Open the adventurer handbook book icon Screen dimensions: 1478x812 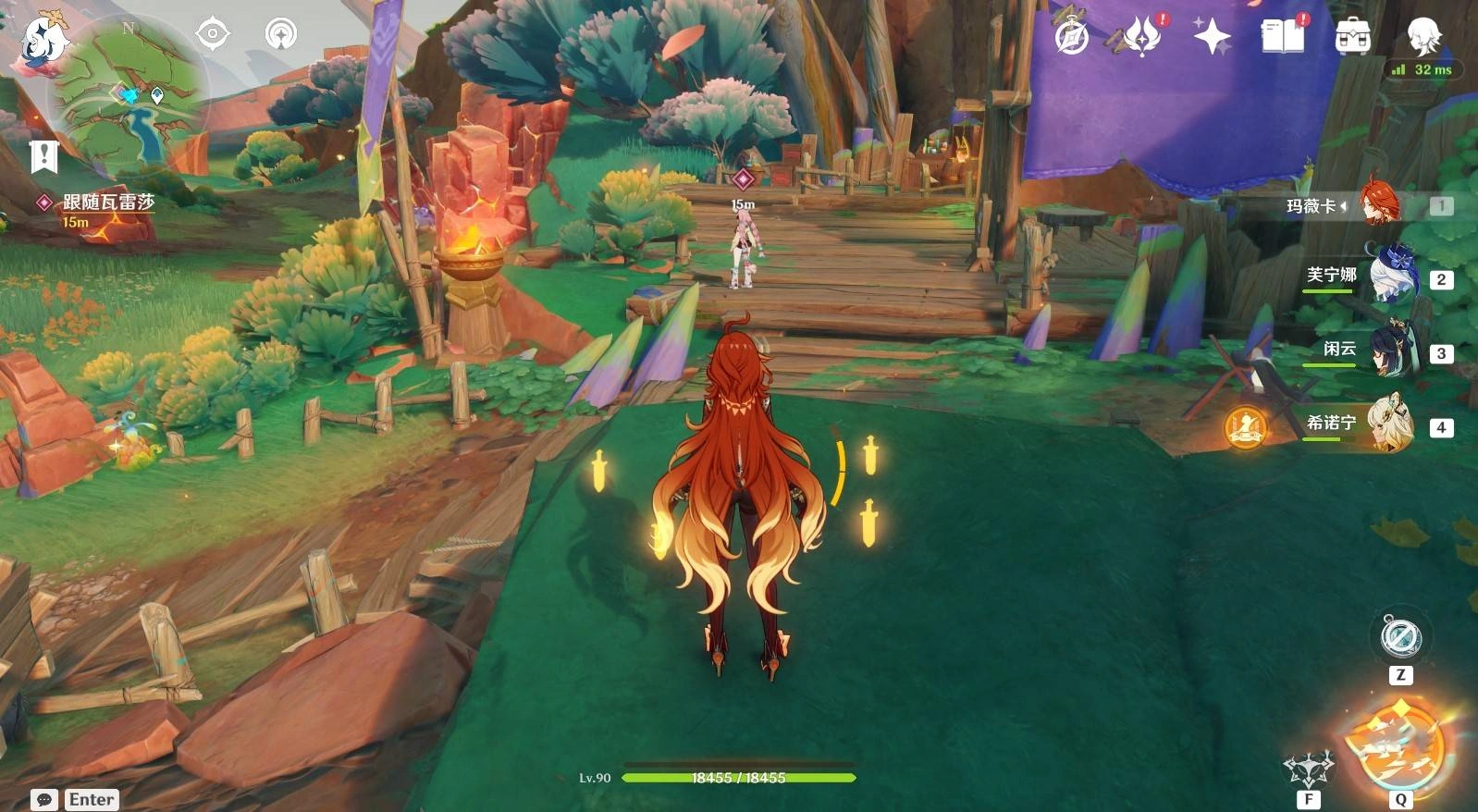(x=1282, y=37)
